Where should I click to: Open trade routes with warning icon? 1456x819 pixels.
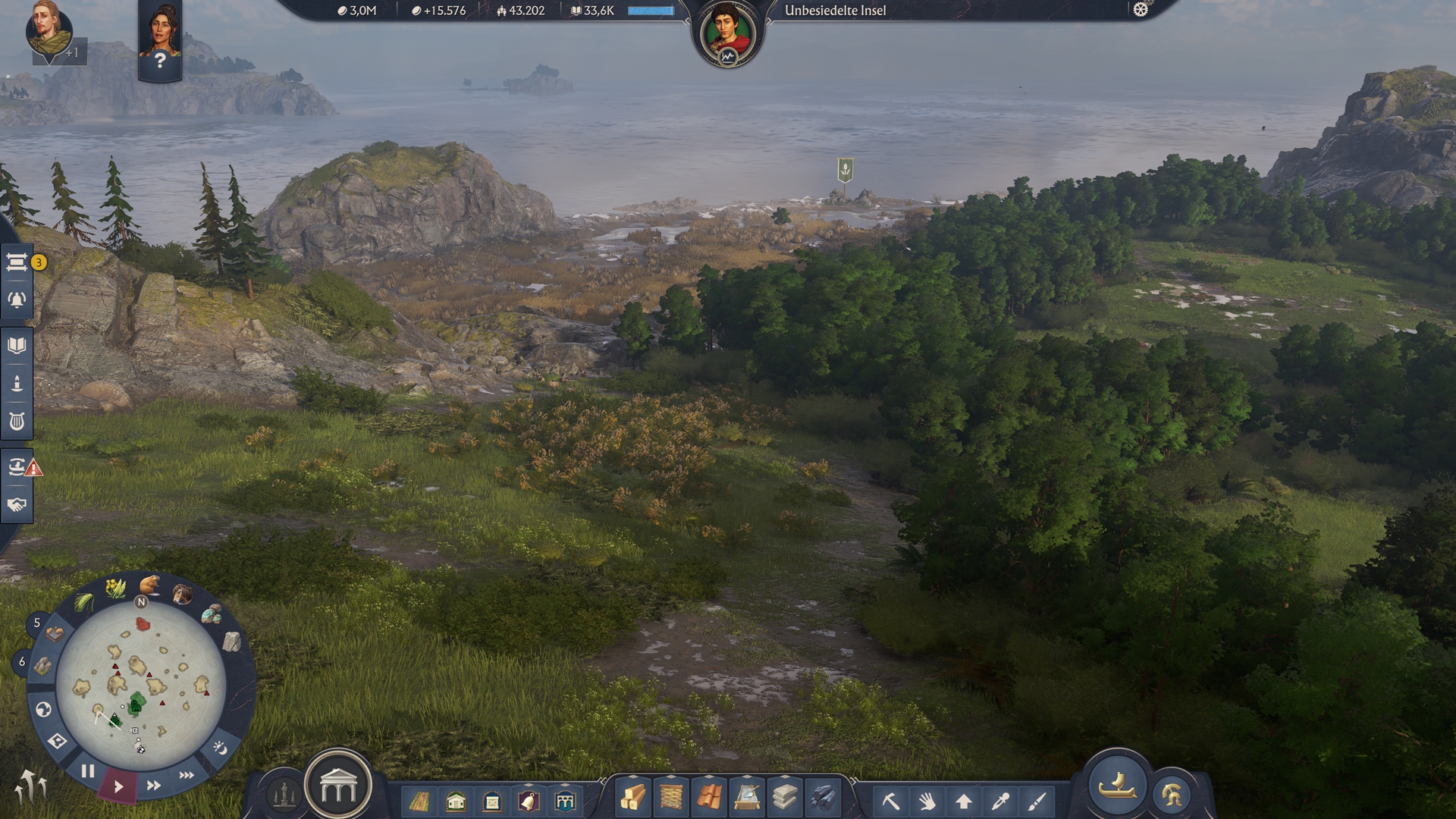click(18, 466)
